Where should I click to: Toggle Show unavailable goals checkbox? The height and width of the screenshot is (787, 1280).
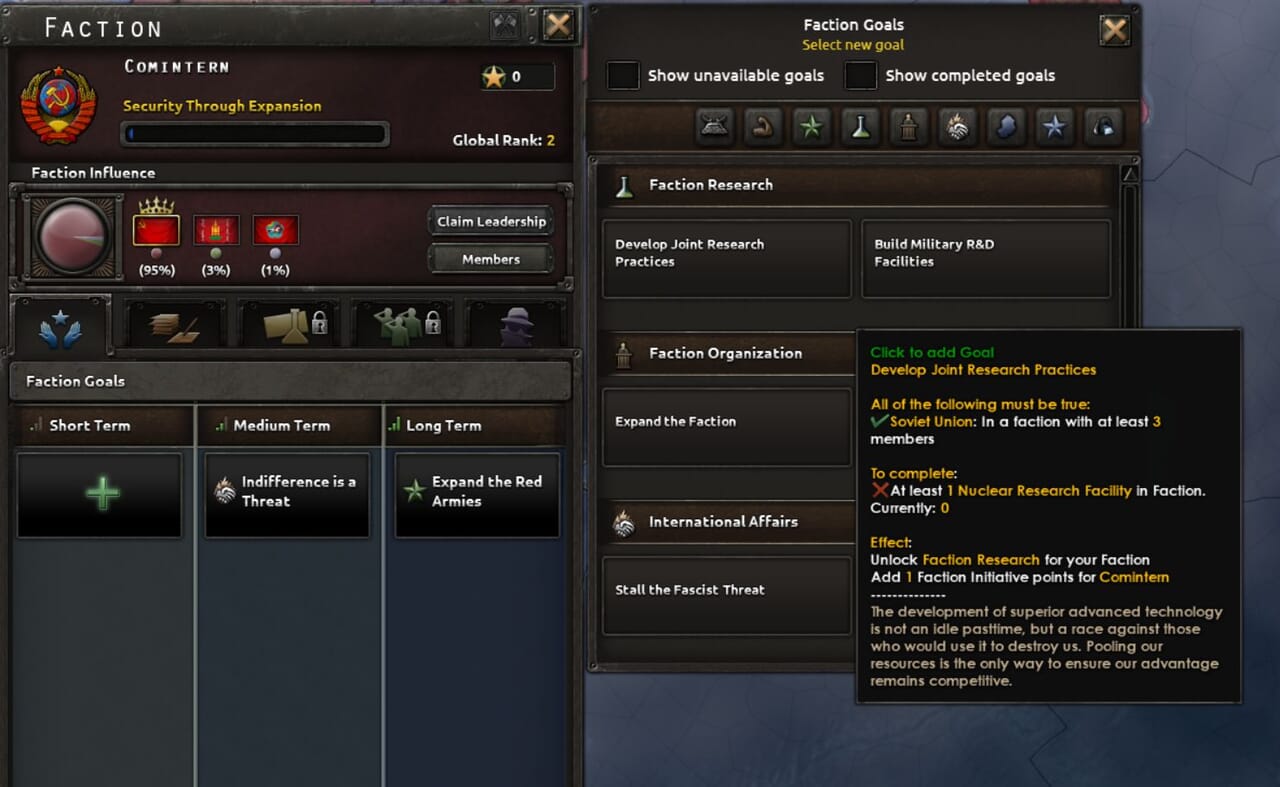(x=623, y=76)
